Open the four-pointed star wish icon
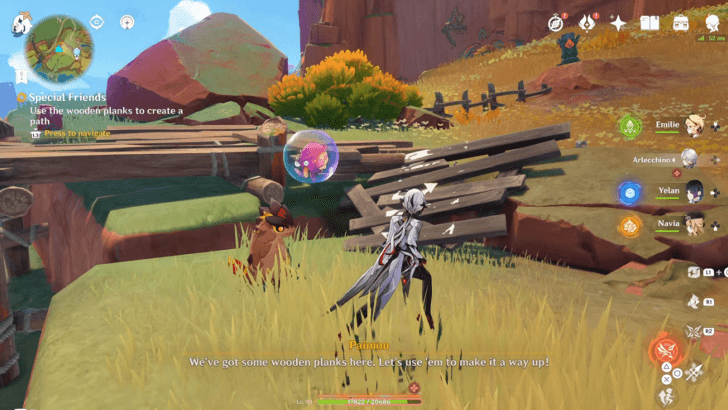 (x=618, y=23)
